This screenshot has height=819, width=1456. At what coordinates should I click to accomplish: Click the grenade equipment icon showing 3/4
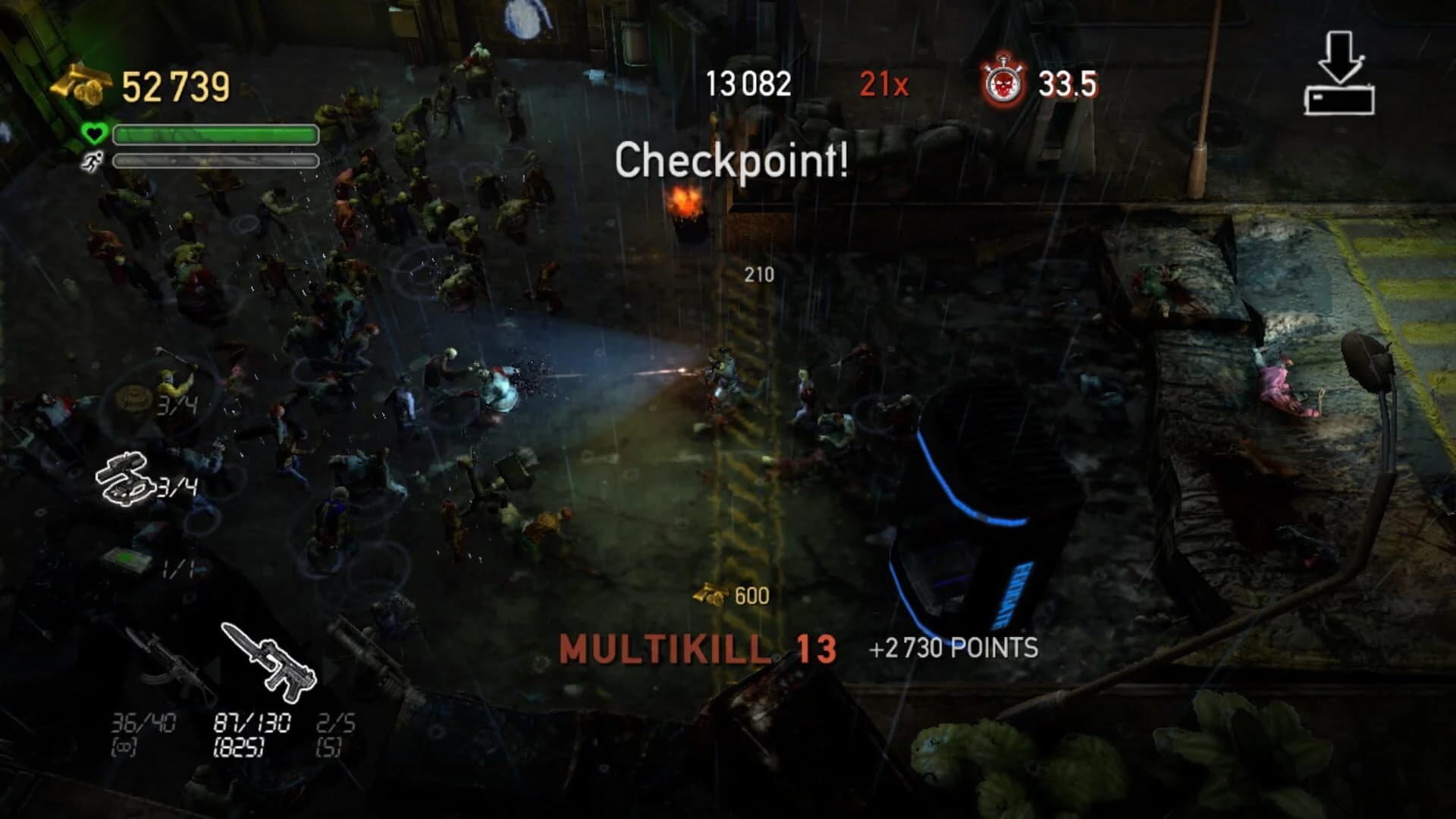coord(125,478)
